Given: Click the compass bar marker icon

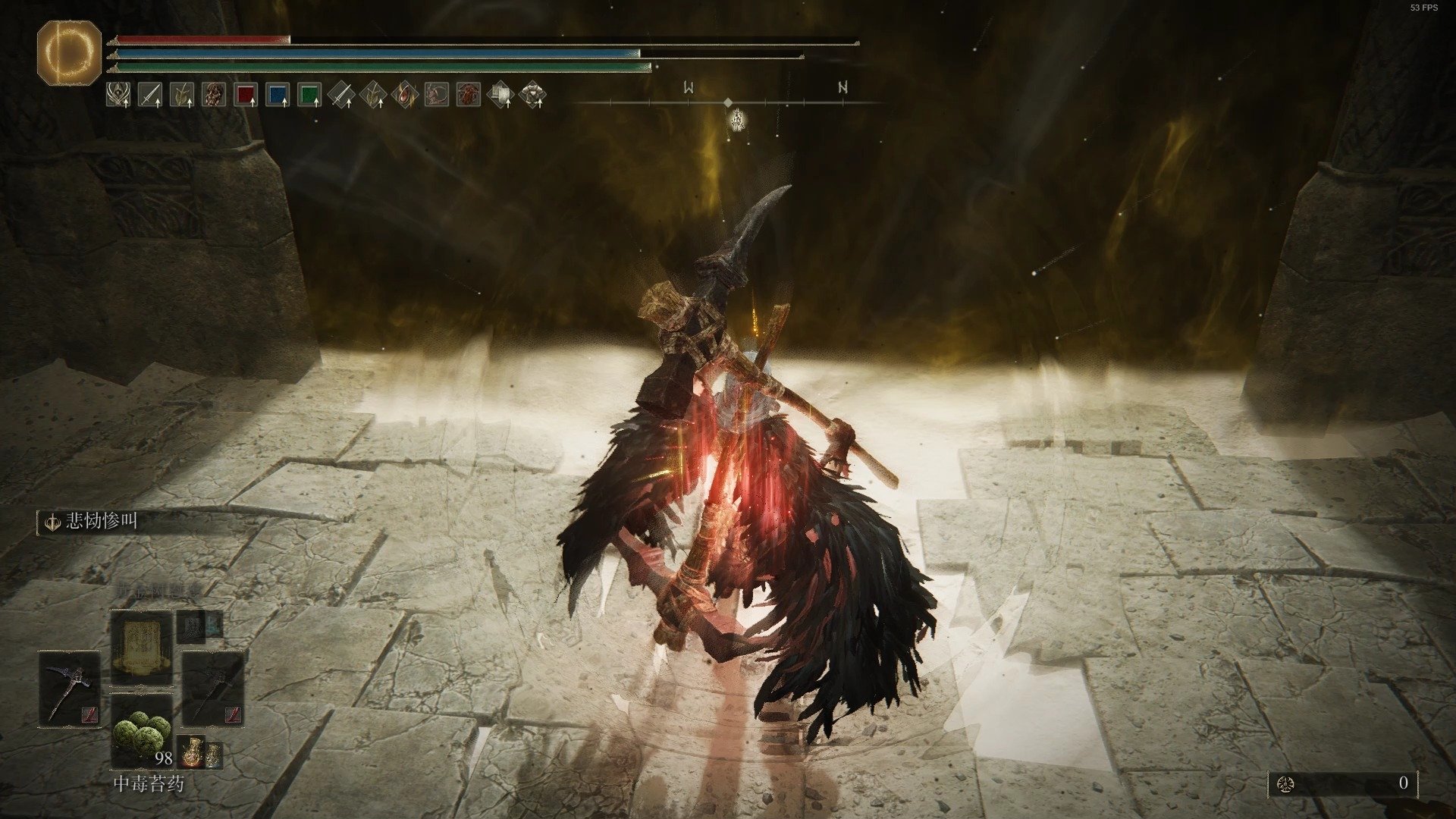Looking at the screenshot, I should pyautogui.click(x=737, y=120).
